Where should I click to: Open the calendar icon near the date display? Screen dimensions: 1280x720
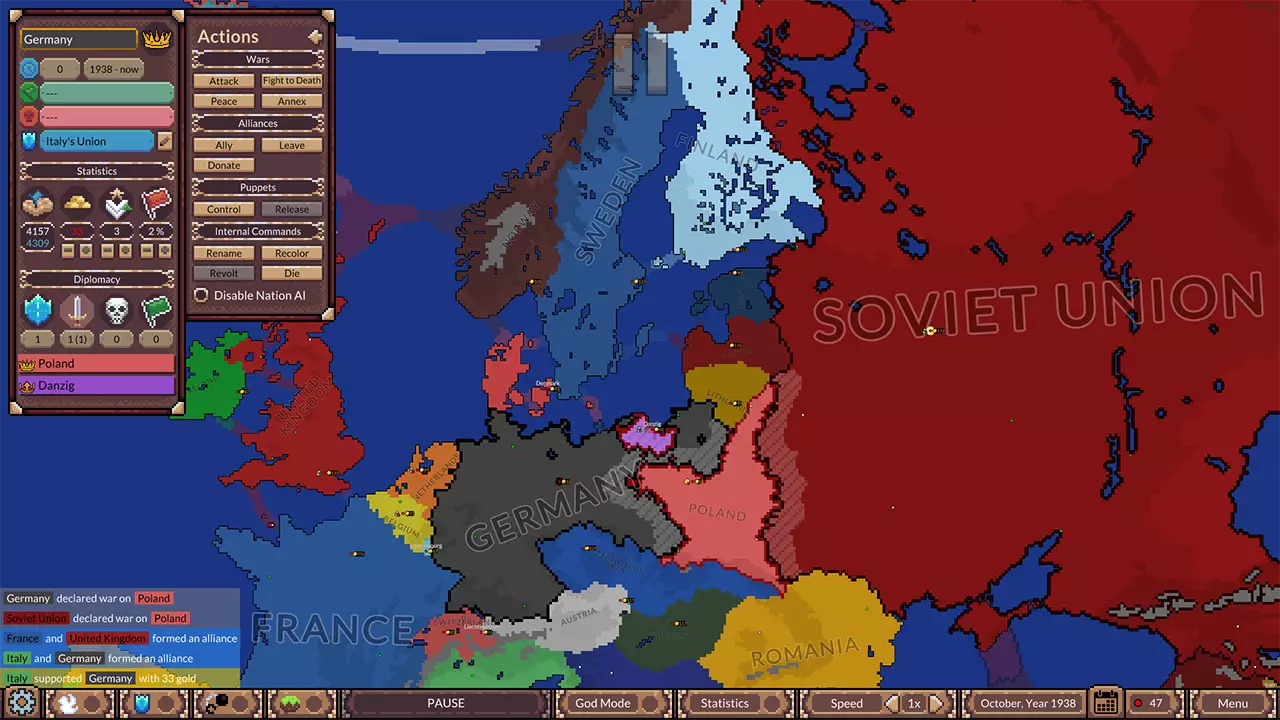[x=1104, y=703]
